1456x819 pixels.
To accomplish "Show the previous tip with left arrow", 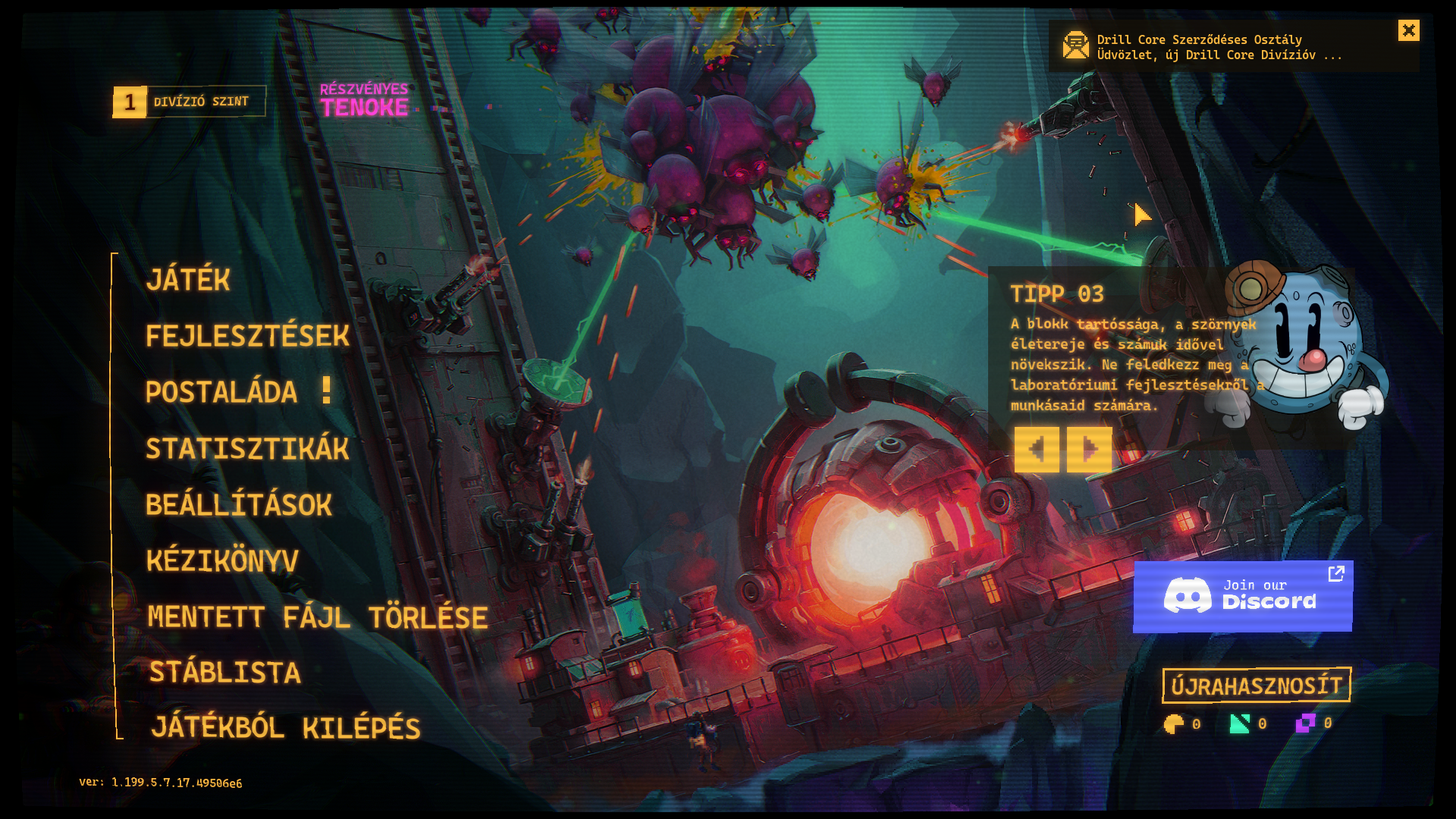I will point(1037,450).
